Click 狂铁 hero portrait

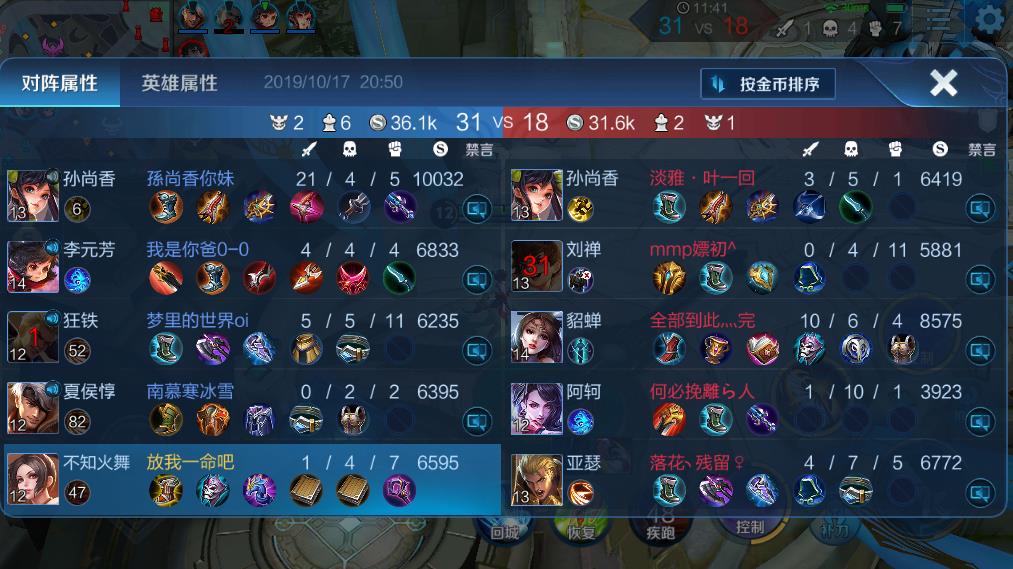(x=33, y=337)
